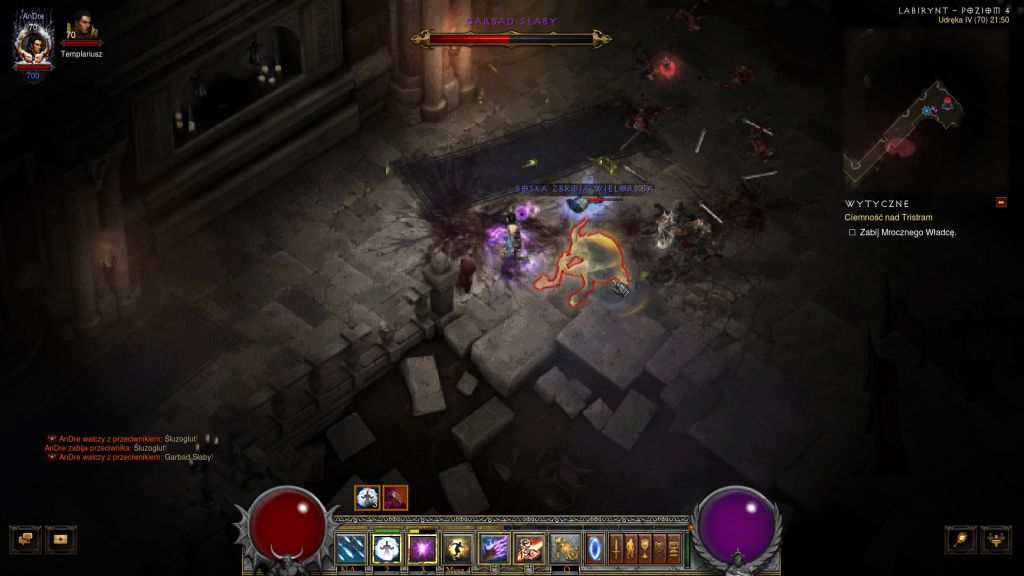Screen dimensions: 1024x576
Task: Open the blue town portal
Action: pos(596,548)
